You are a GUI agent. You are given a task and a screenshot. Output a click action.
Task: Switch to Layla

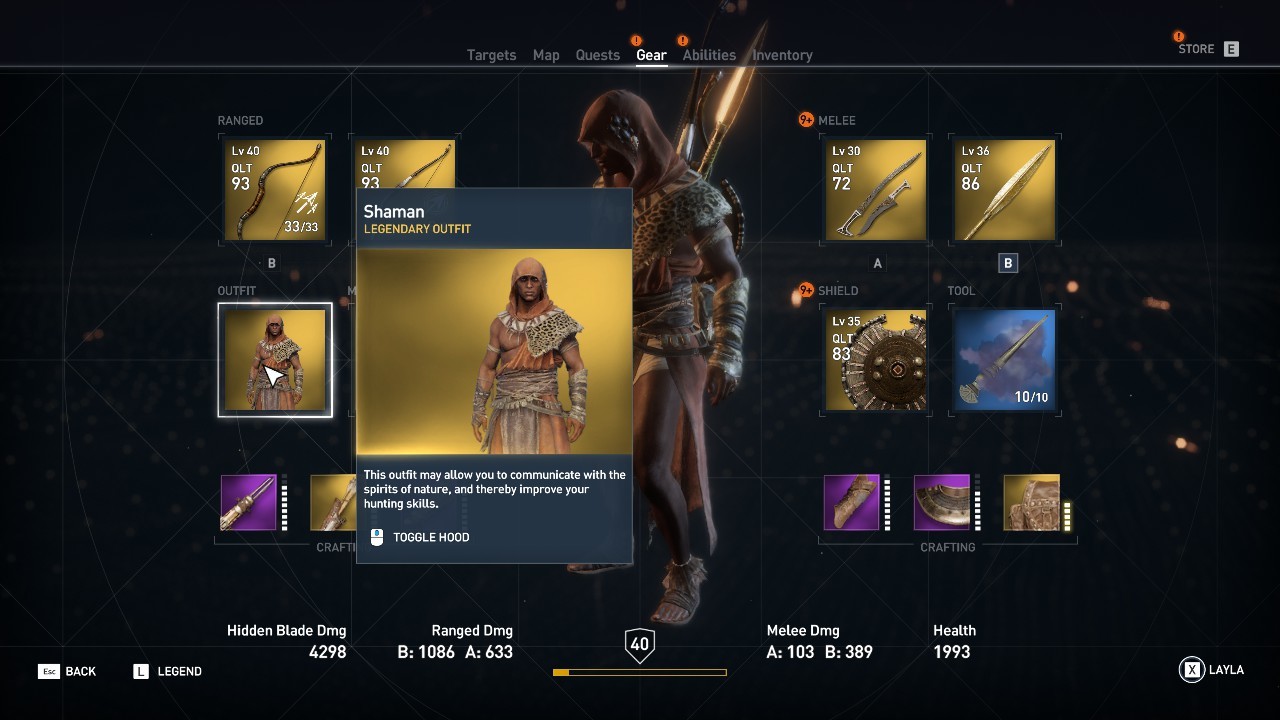click(1212, 670)
